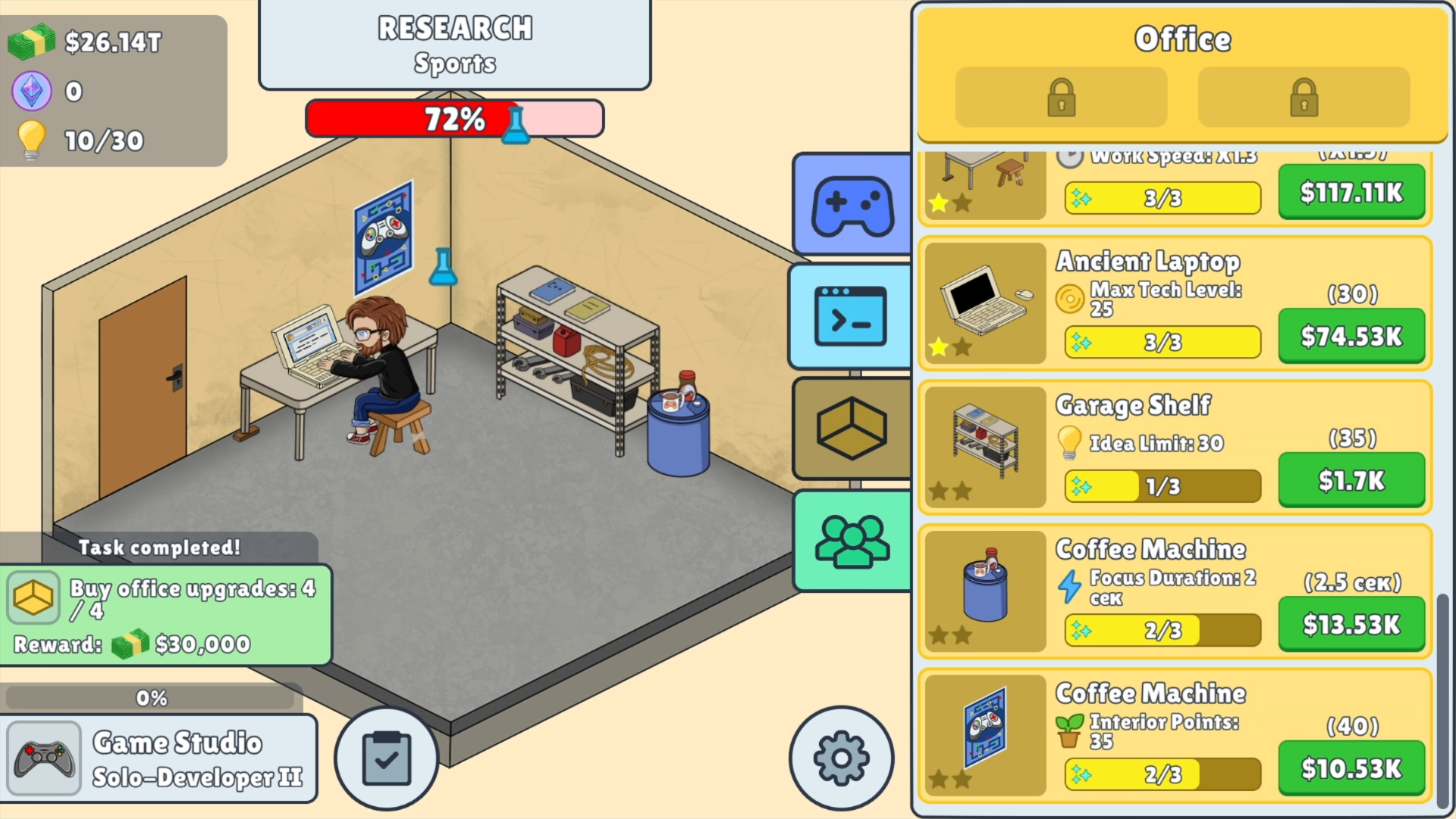Image resolution: width=1456 pixels, height=819 pixels.
Task: Buy the Ancient Laptop for $74.53K
Action: 1351,336
